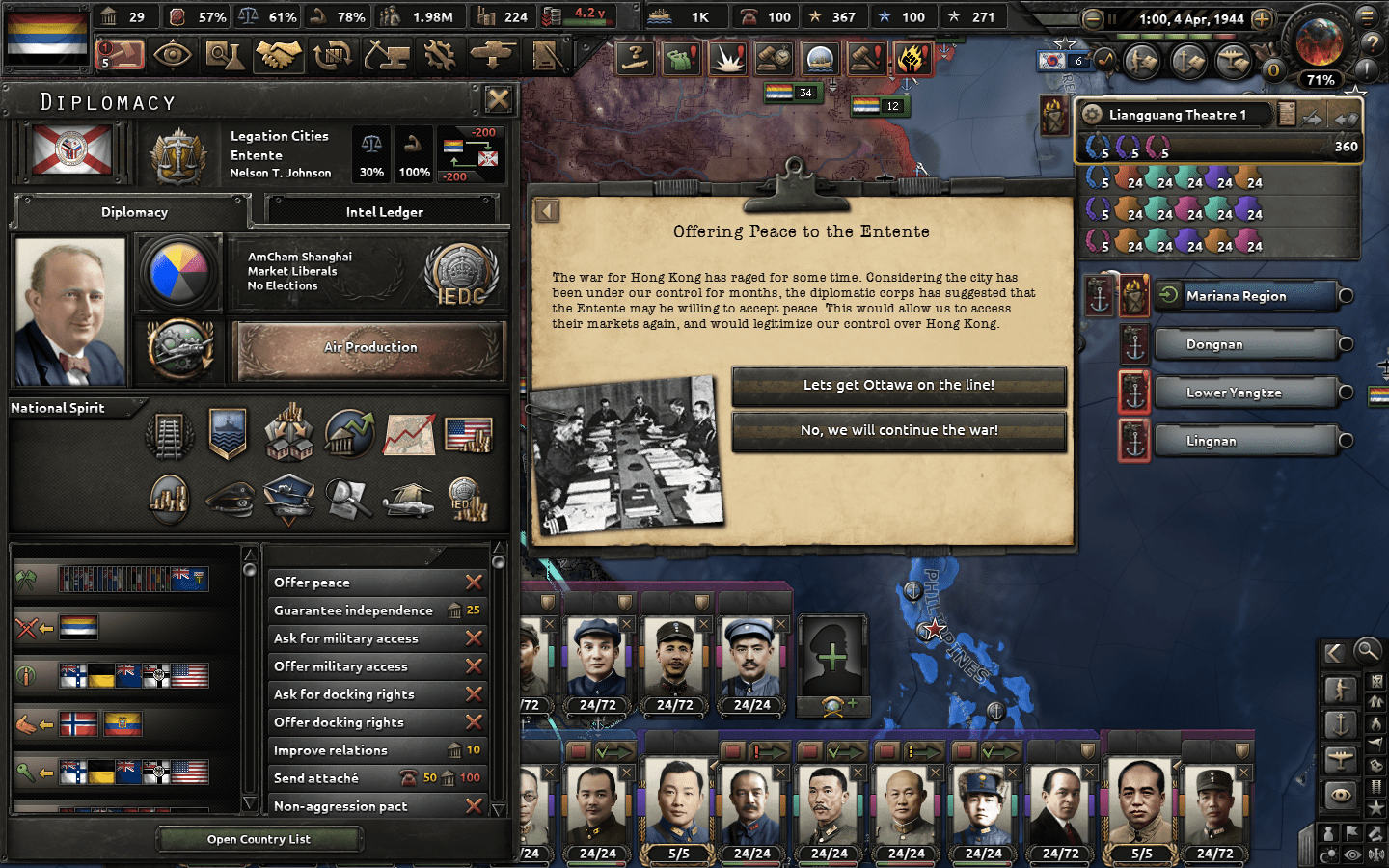Select the naval anchor map mode icon

pos(1341,722)
